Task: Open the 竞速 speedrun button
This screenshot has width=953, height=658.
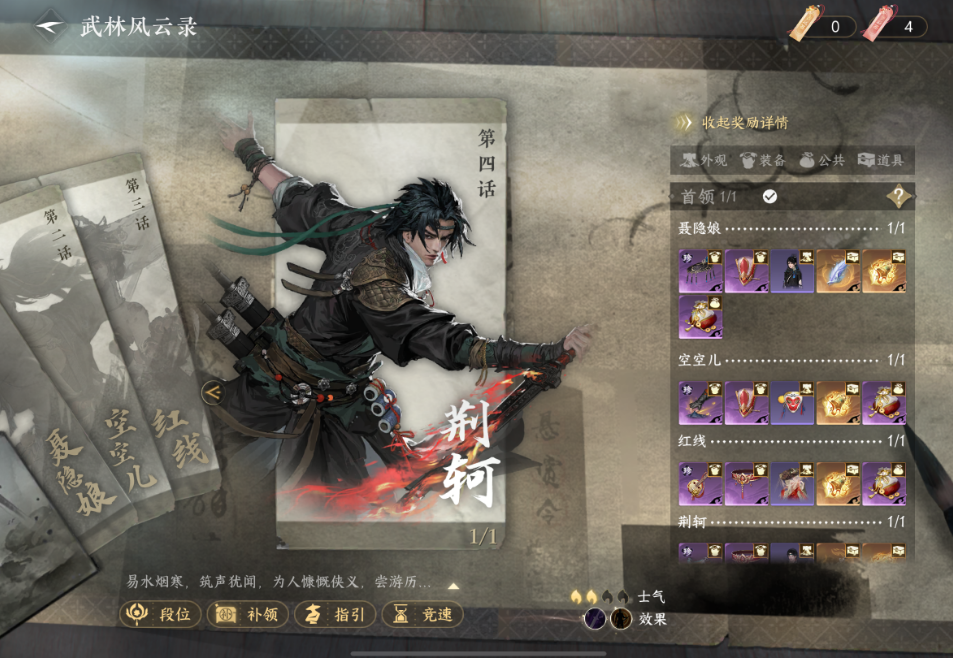Action: point(421,614)
